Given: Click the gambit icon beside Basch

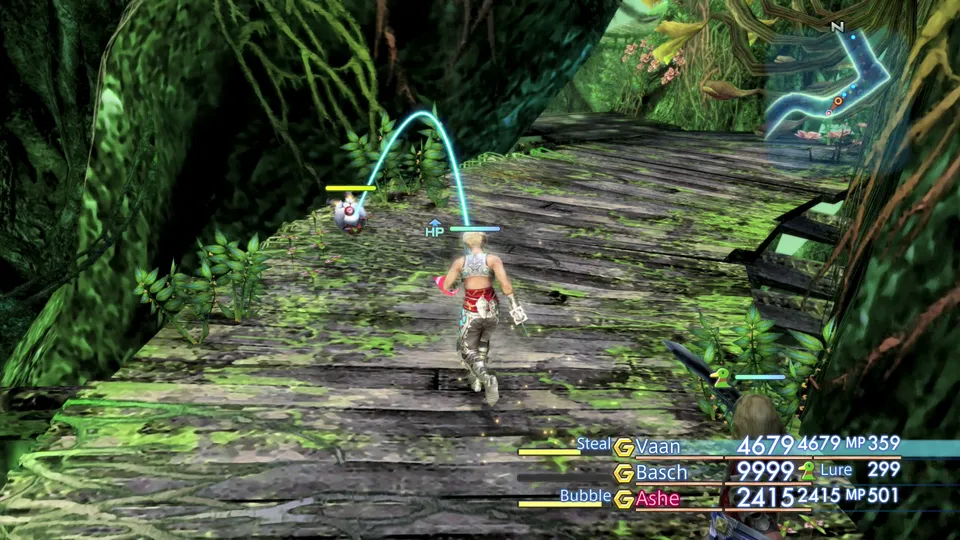Looking at the screenshot, I should 624,473.
